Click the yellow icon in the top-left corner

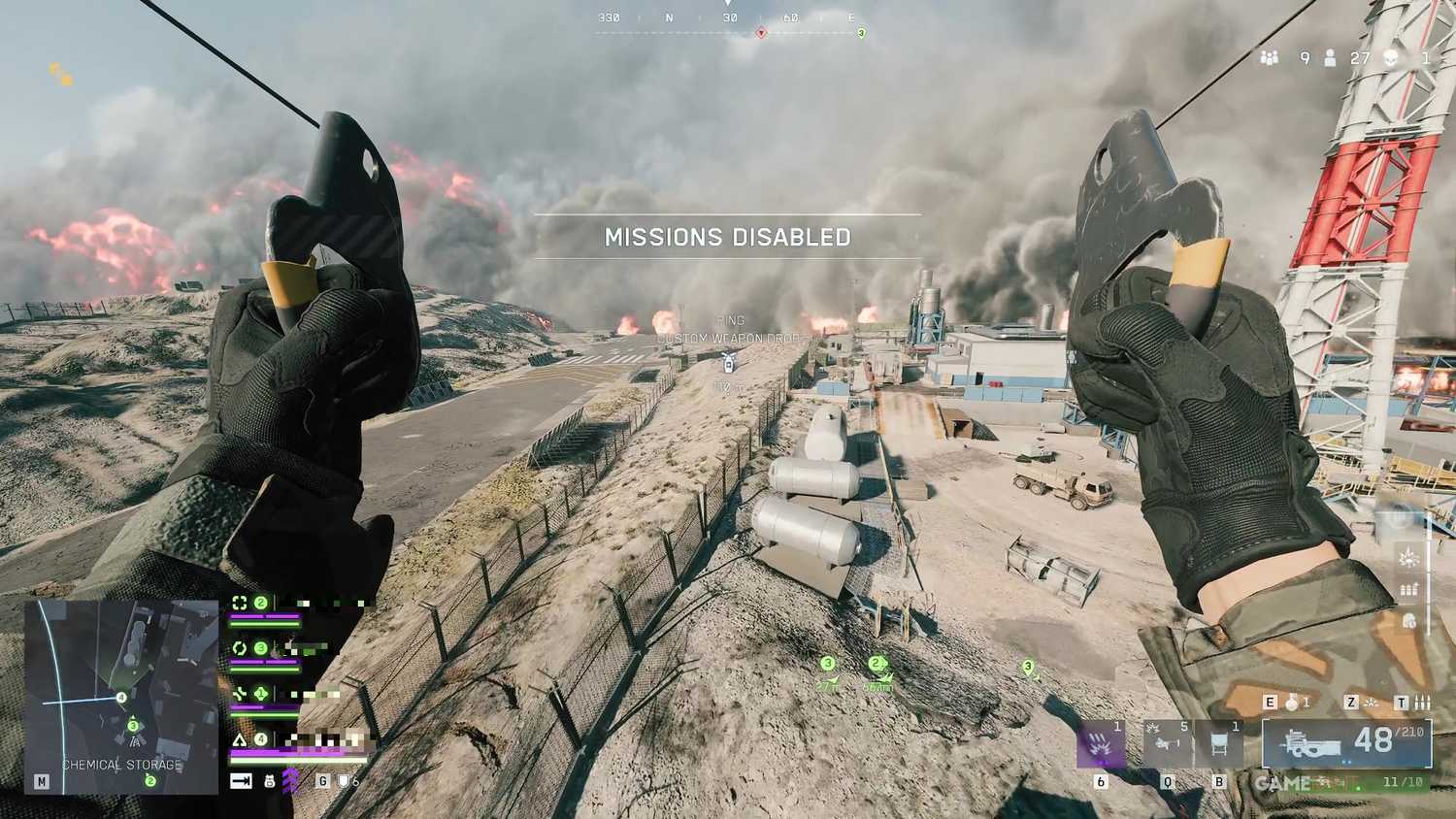coord(61,74)
